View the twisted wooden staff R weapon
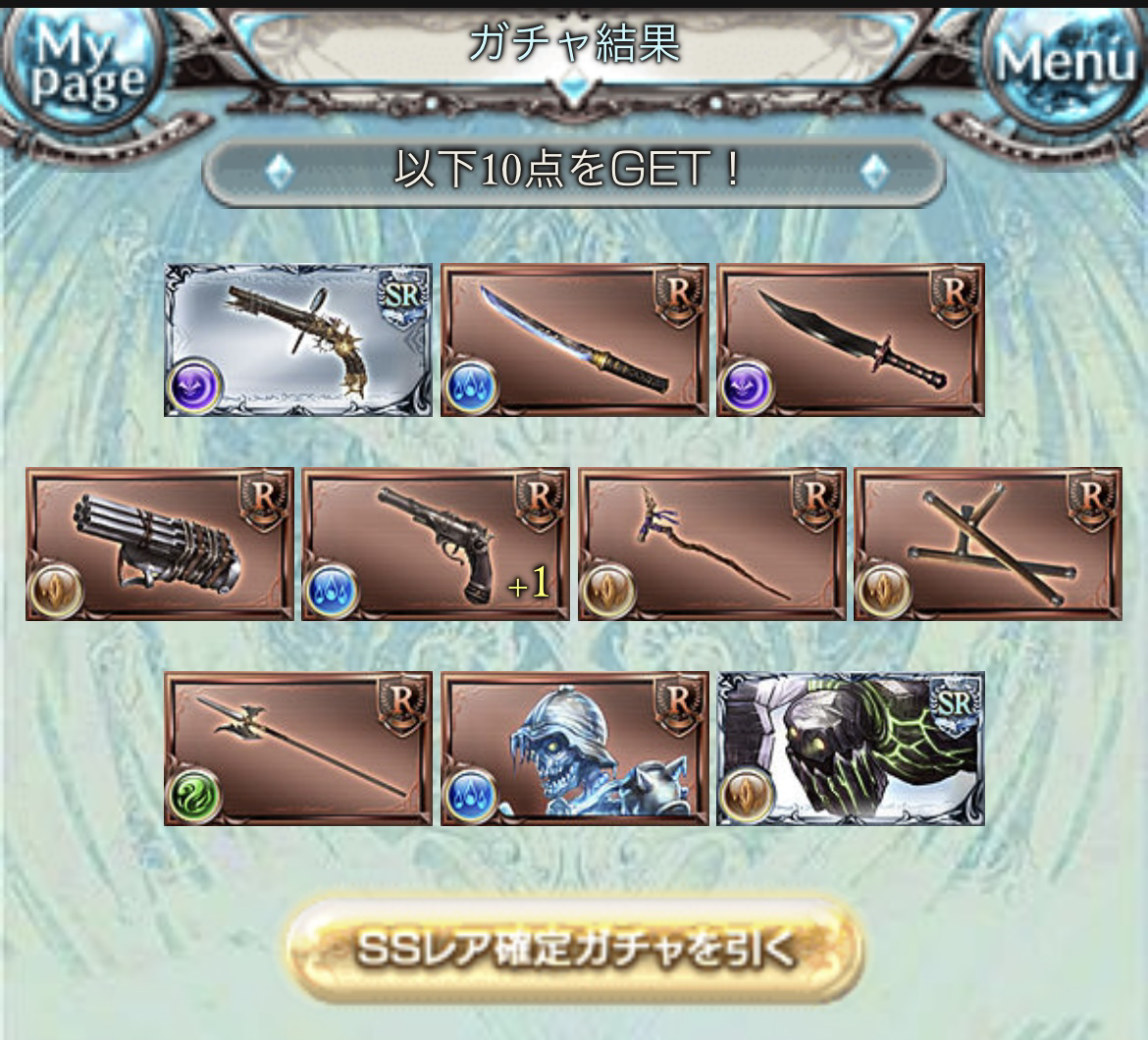 coord(711,544)
